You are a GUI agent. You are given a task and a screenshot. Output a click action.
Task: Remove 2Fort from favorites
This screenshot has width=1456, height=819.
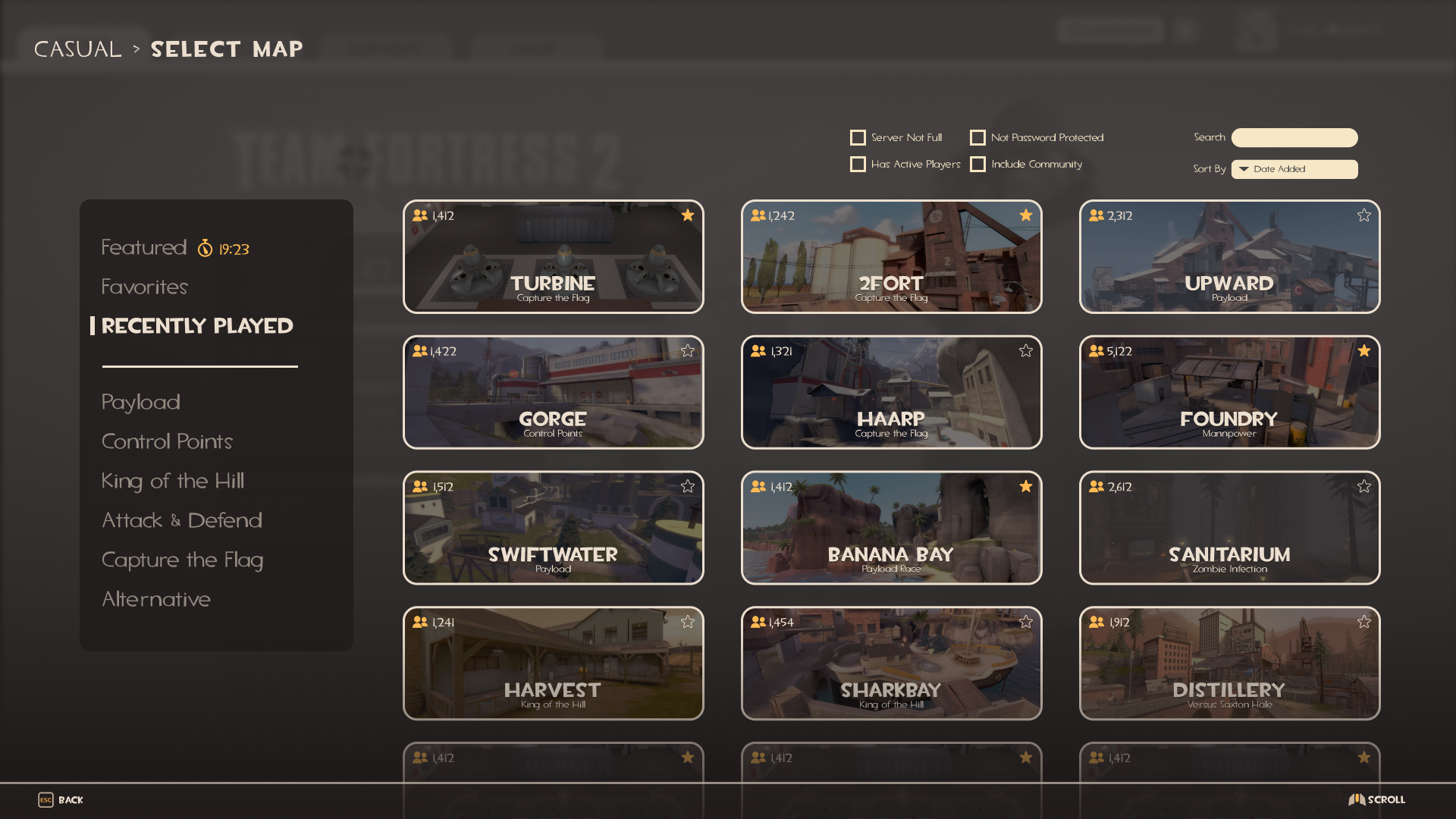tap(1025, 215)
